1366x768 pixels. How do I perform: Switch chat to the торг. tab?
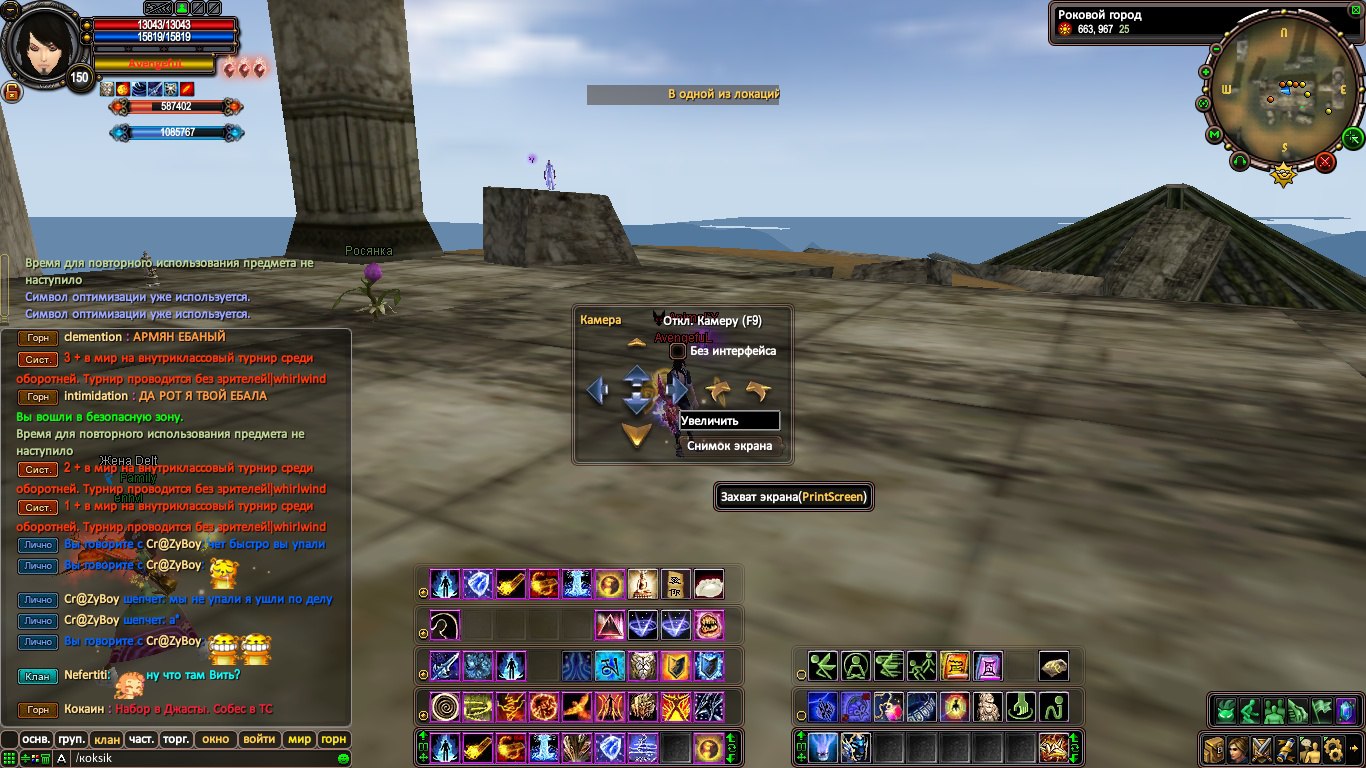point(177,740)
